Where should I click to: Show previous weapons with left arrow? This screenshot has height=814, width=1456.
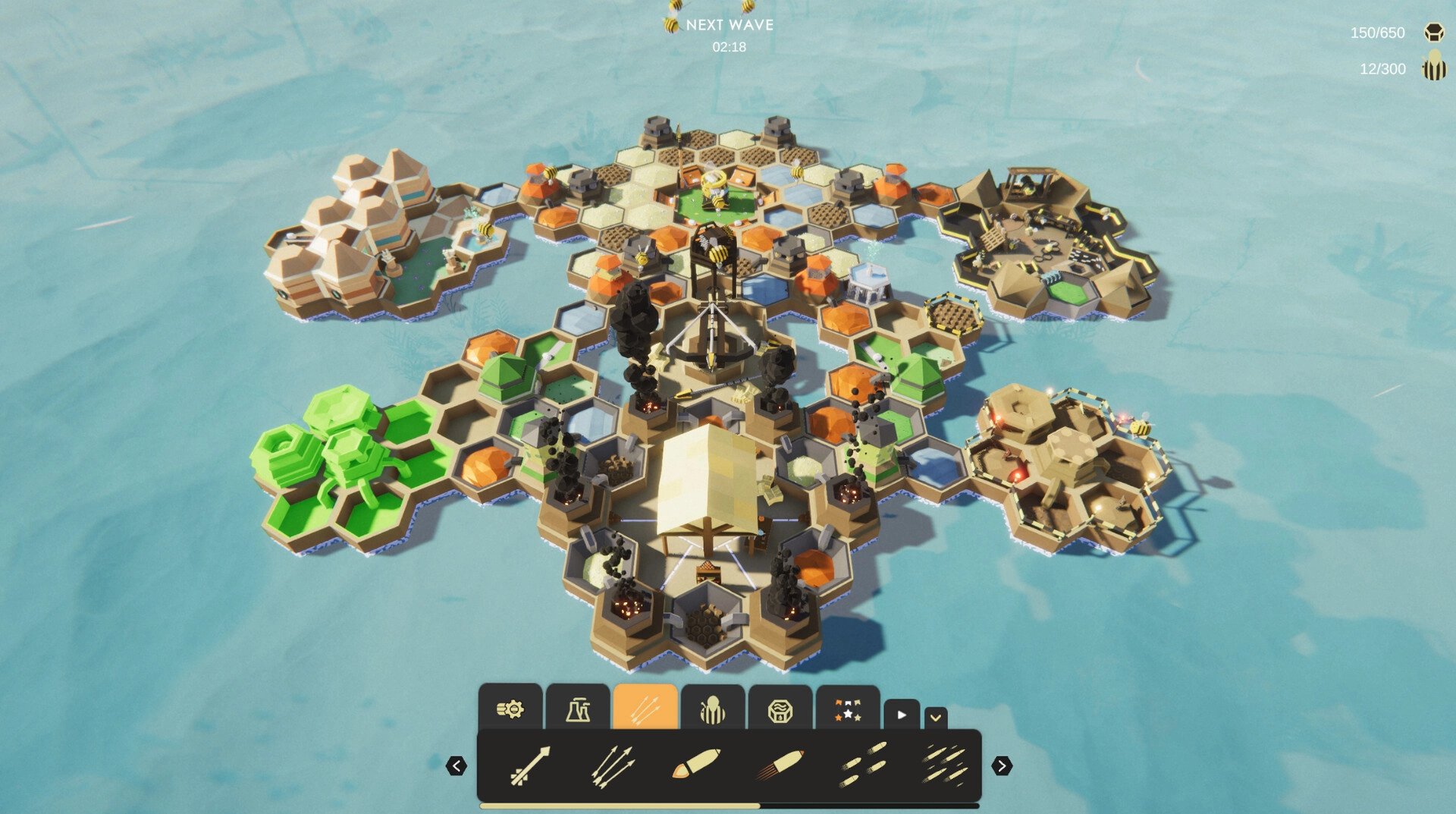click(x=456, y=766)
